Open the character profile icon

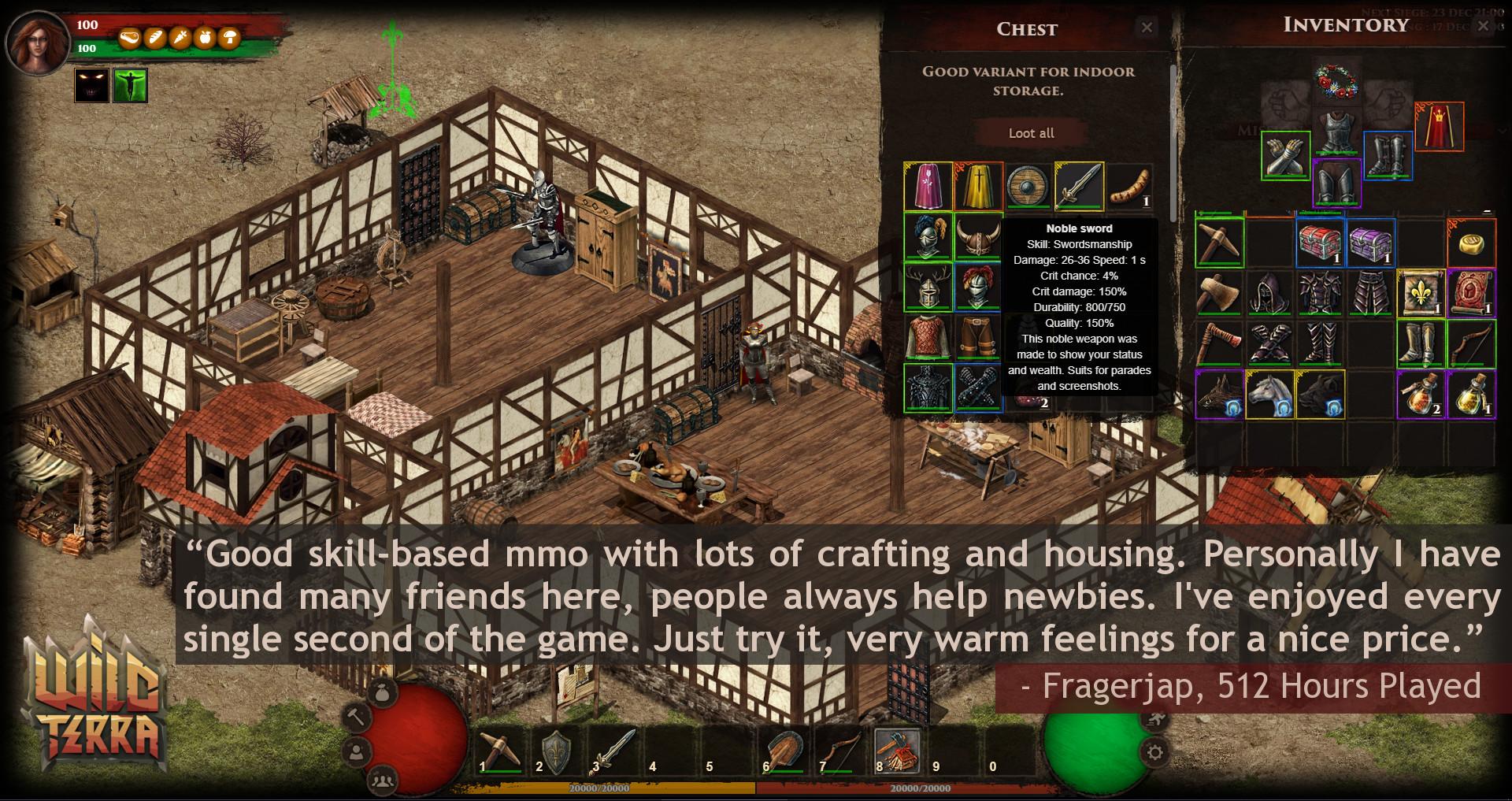point(358,753)
